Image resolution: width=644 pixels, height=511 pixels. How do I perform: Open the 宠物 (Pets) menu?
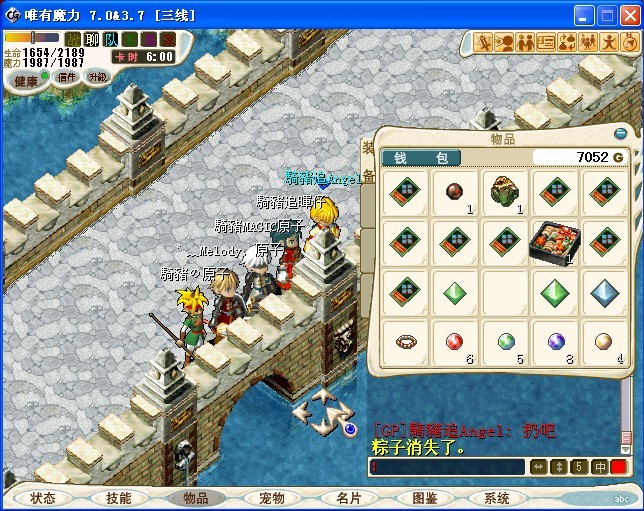pos(271,498)
